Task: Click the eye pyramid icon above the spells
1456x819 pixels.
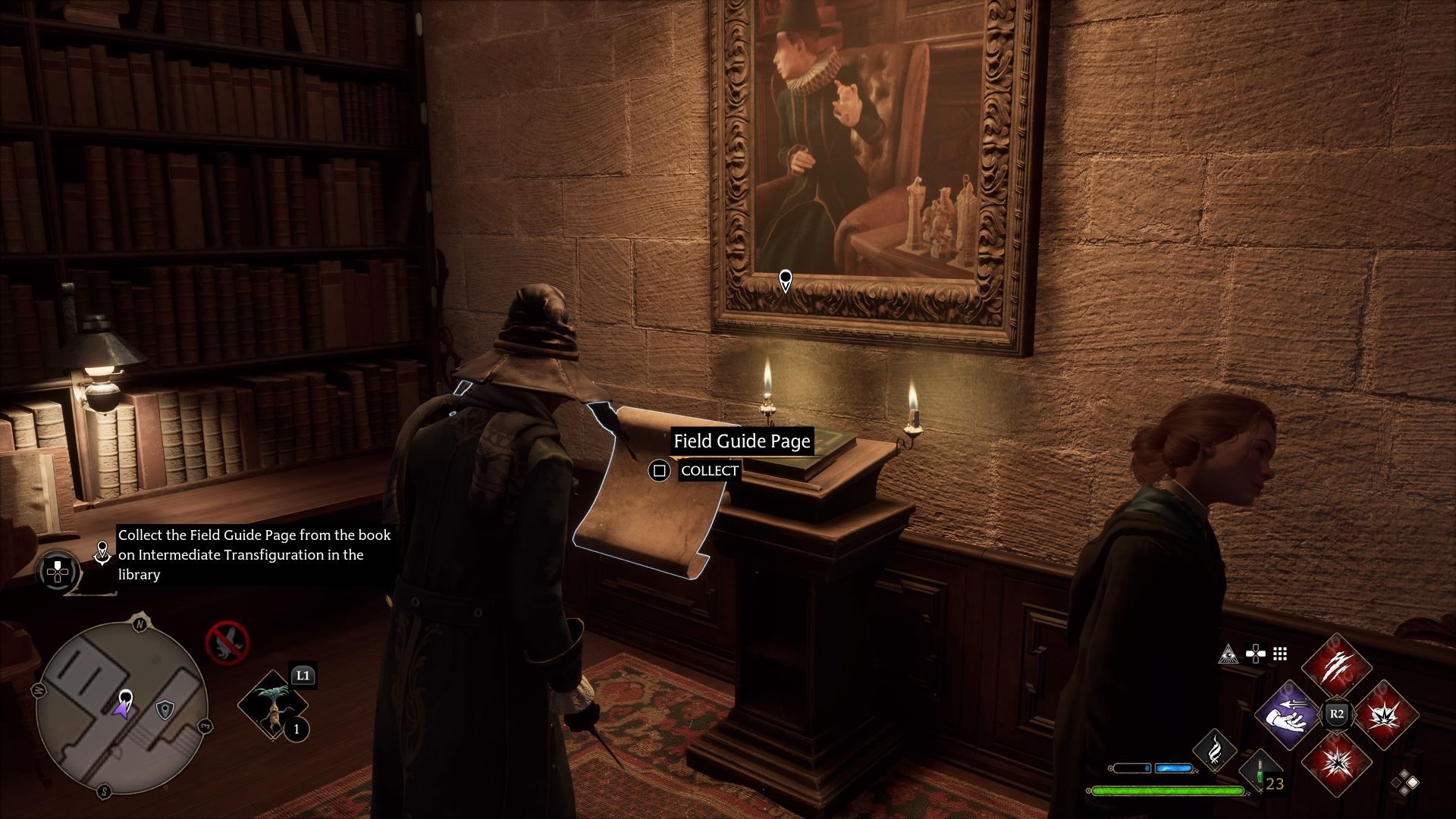Action: [1228, 654]
